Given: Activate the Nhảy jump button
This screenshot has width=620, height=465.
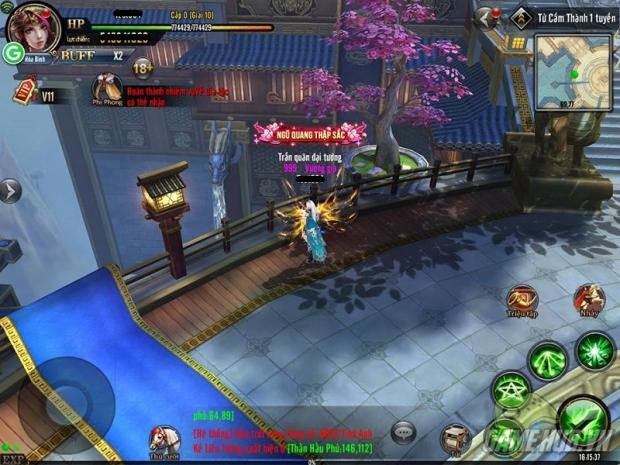Looking at the screenshot, I should 589,300.
